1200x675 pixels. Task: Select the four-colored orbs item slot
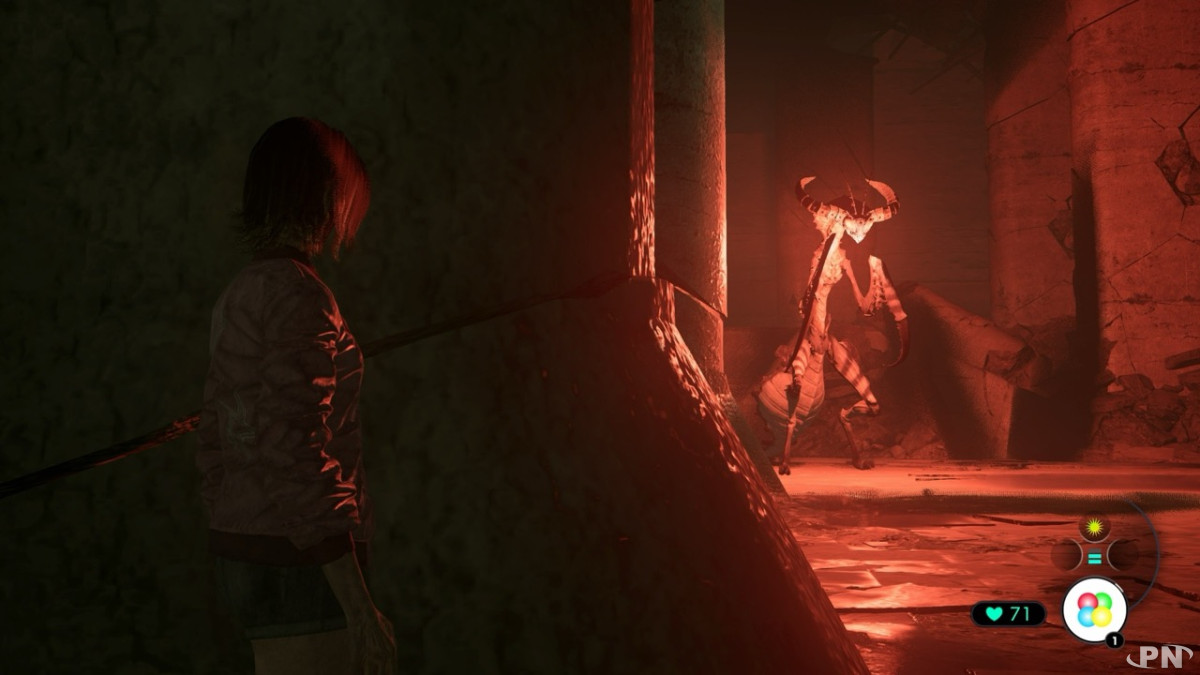click(x=1094, y=610)
